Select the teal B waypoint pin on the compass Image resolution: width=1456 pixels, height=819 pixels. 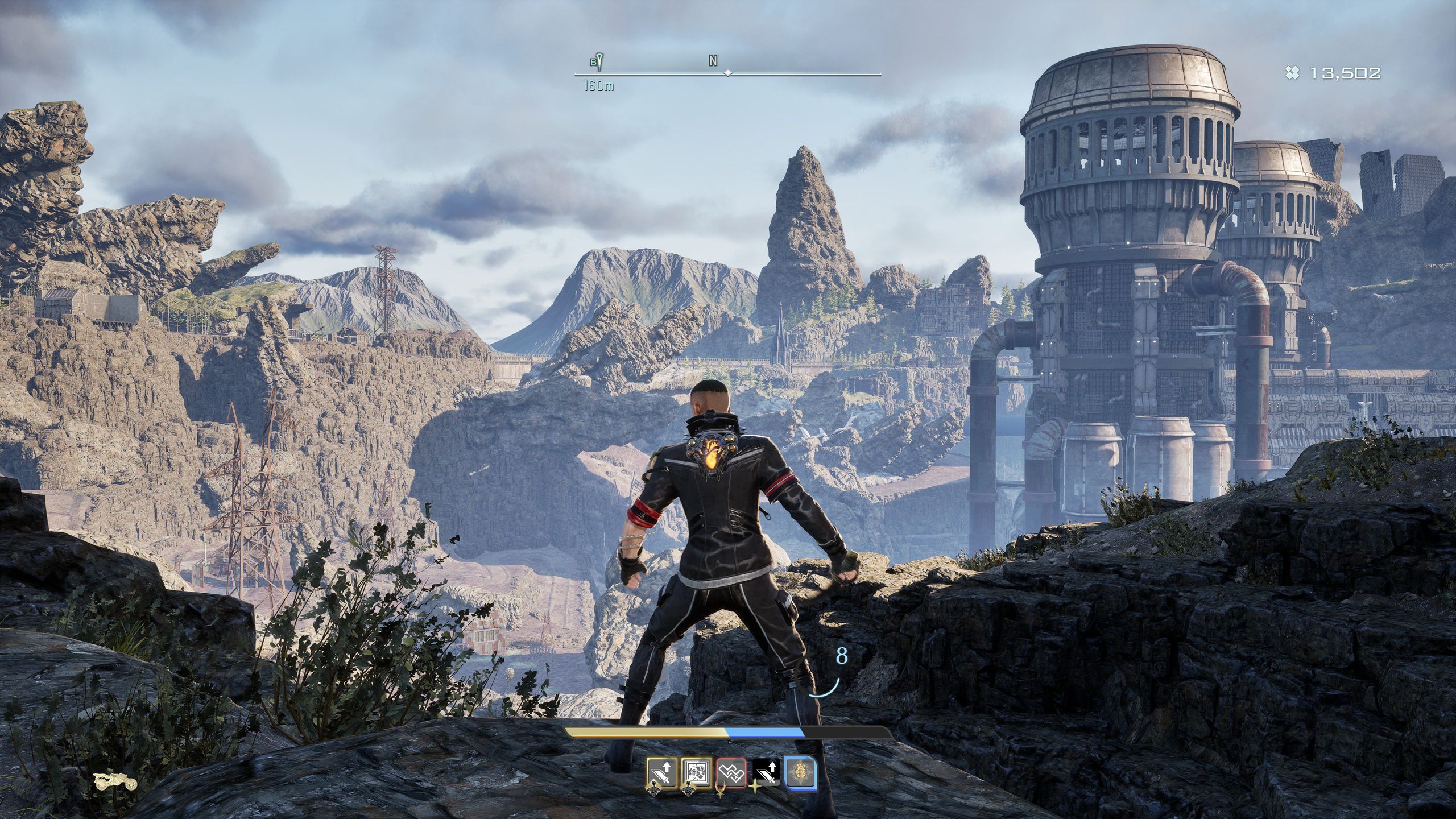(597, 61)
